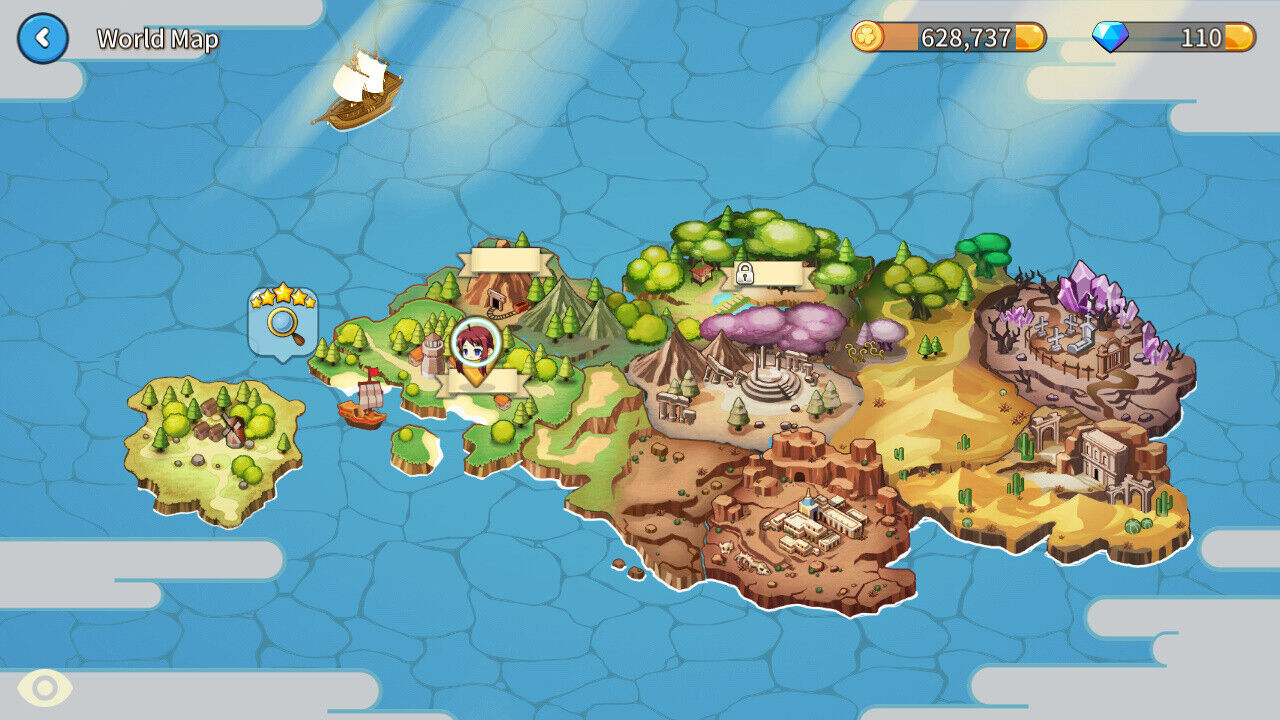Buy gems via the diamond counter's orange button

tap(1239, 38)
